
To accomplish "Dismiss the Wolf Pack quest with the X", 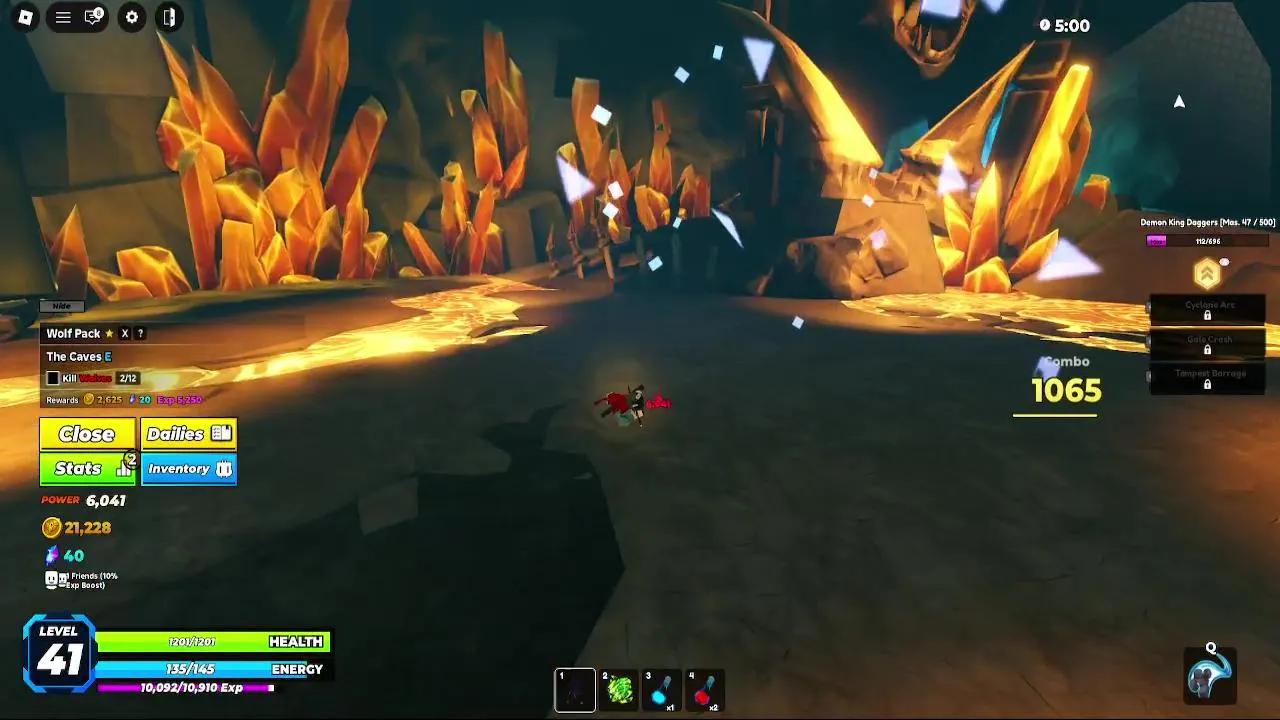I will pos(125,333).
